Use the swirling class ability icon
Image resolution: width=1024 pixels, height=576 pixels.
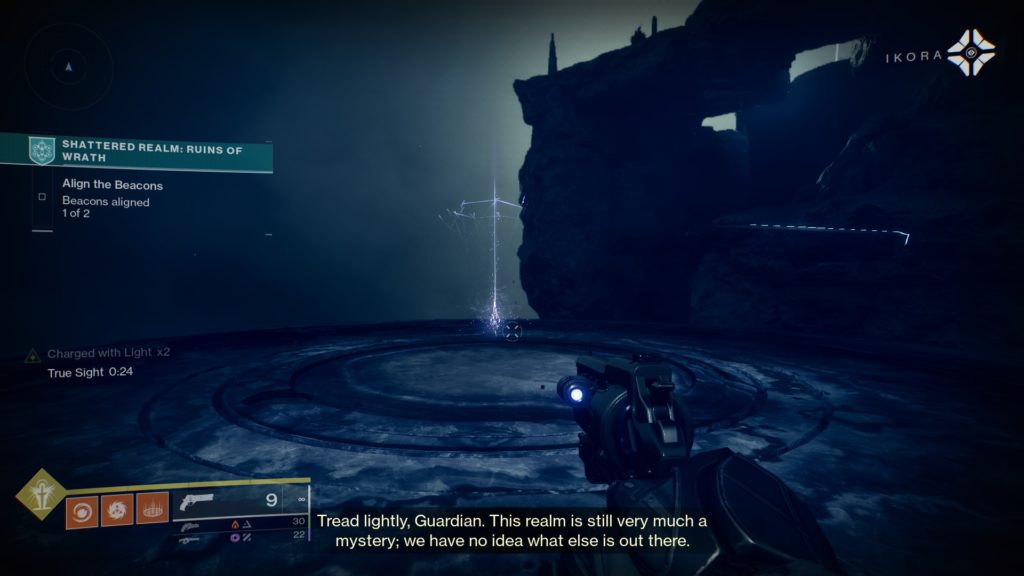(x=82, y=510)
